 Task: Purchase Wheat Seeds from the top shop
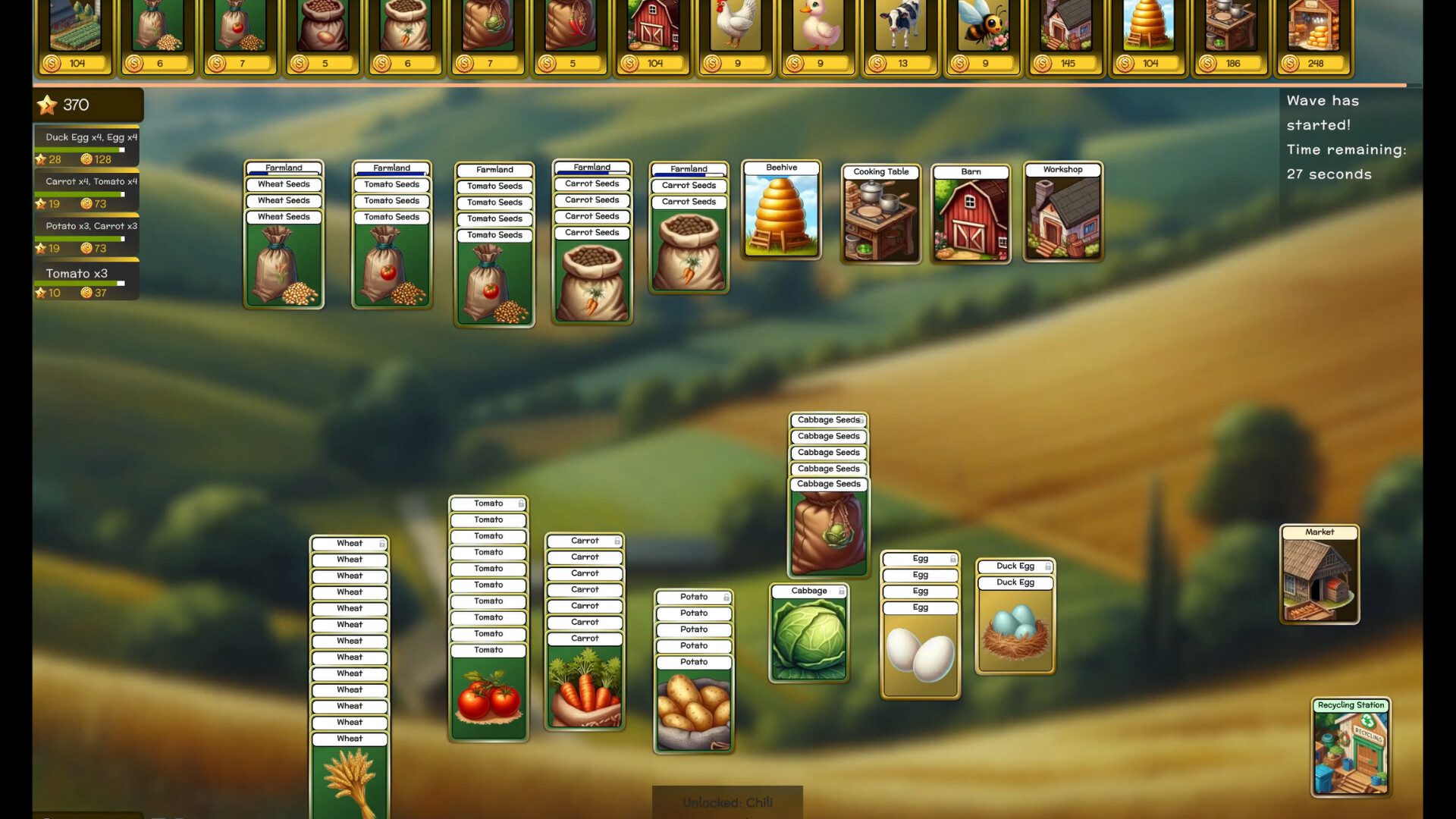[158, 30]
